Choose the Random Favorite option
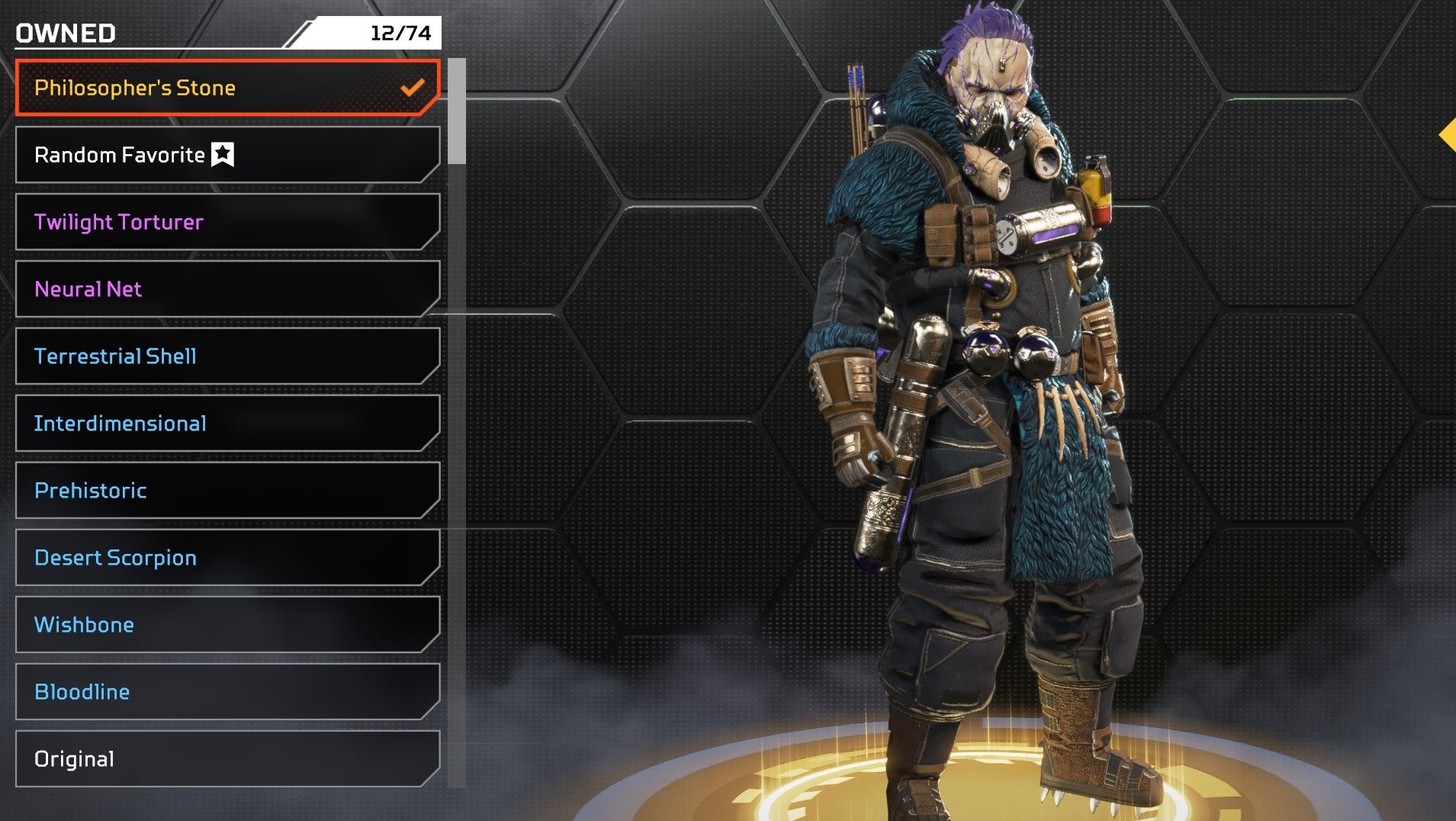 tap(227, 155)
